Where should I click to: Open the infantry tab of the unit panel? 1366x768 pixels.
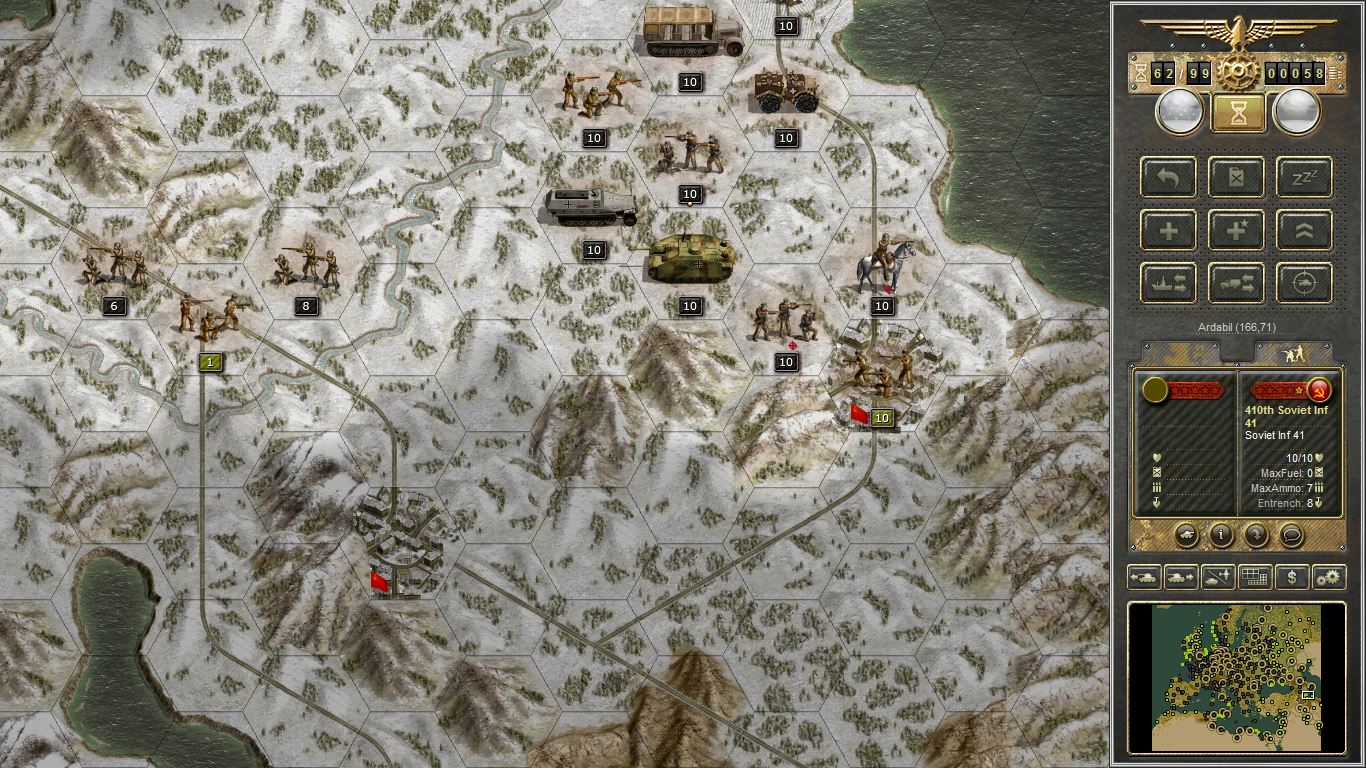[x=1292, y=353]
